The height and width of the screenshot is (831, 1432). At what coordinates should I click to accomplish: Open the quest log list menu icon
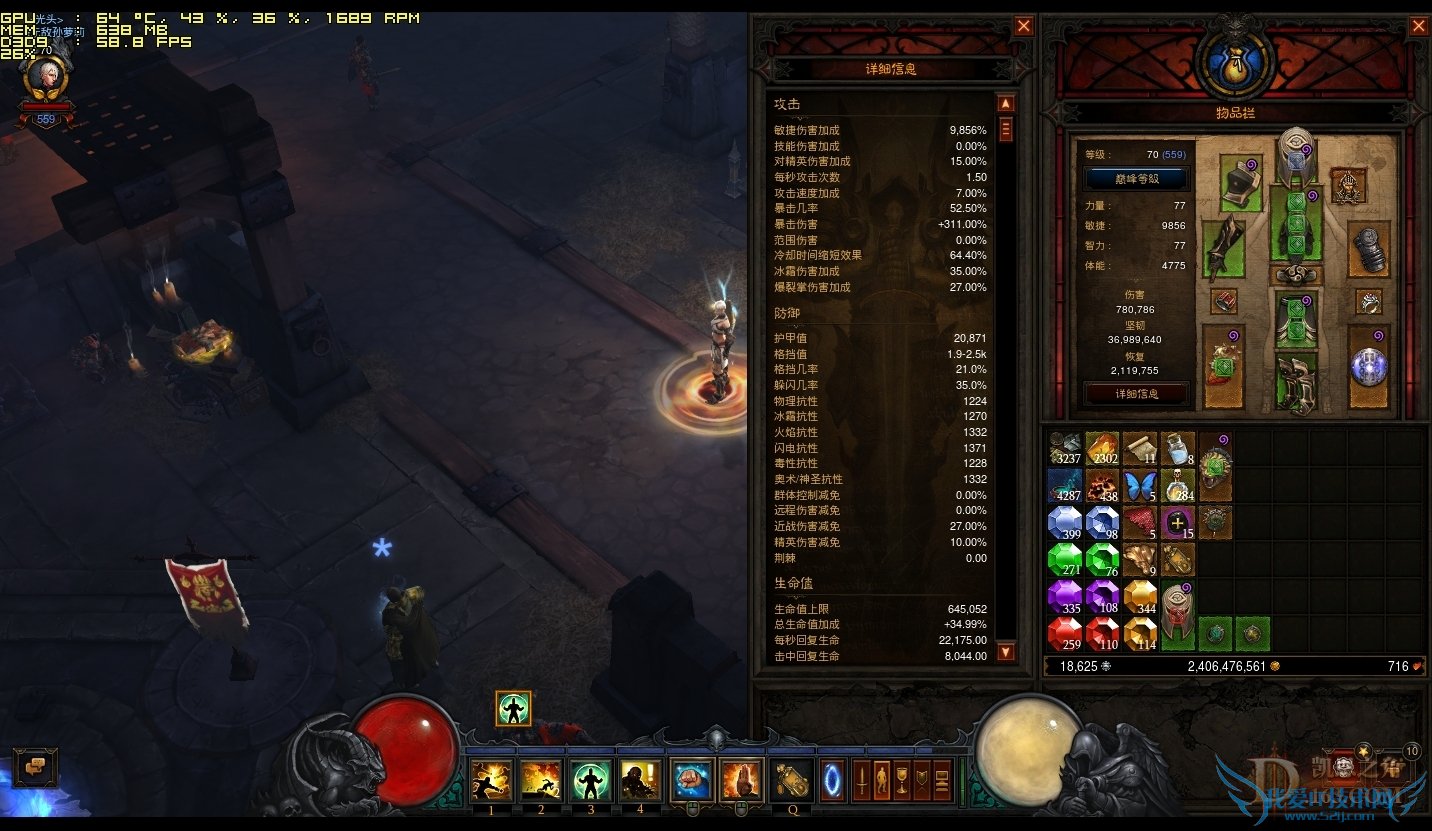(x=943, y=778)
